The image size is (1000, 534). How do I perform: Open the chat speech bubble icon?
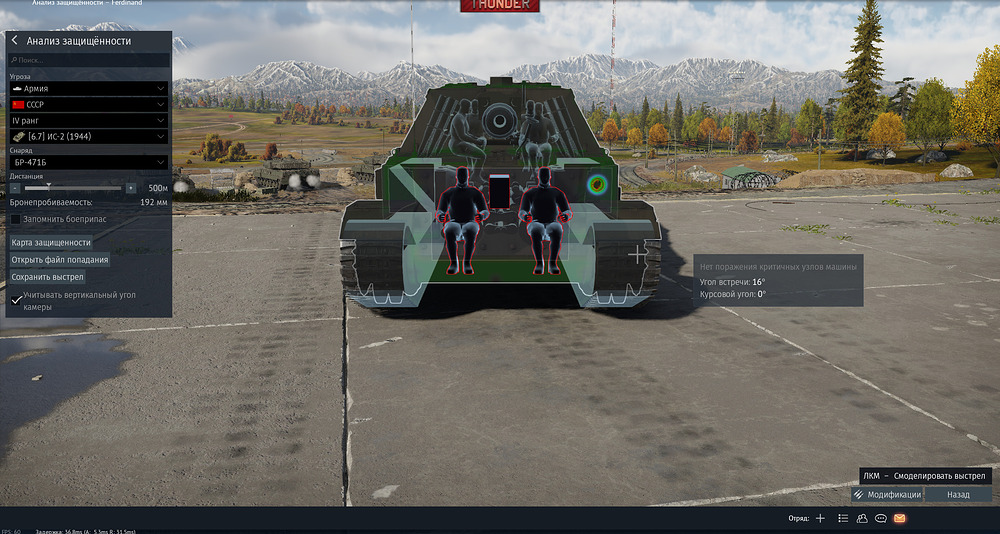pos(880,518)
